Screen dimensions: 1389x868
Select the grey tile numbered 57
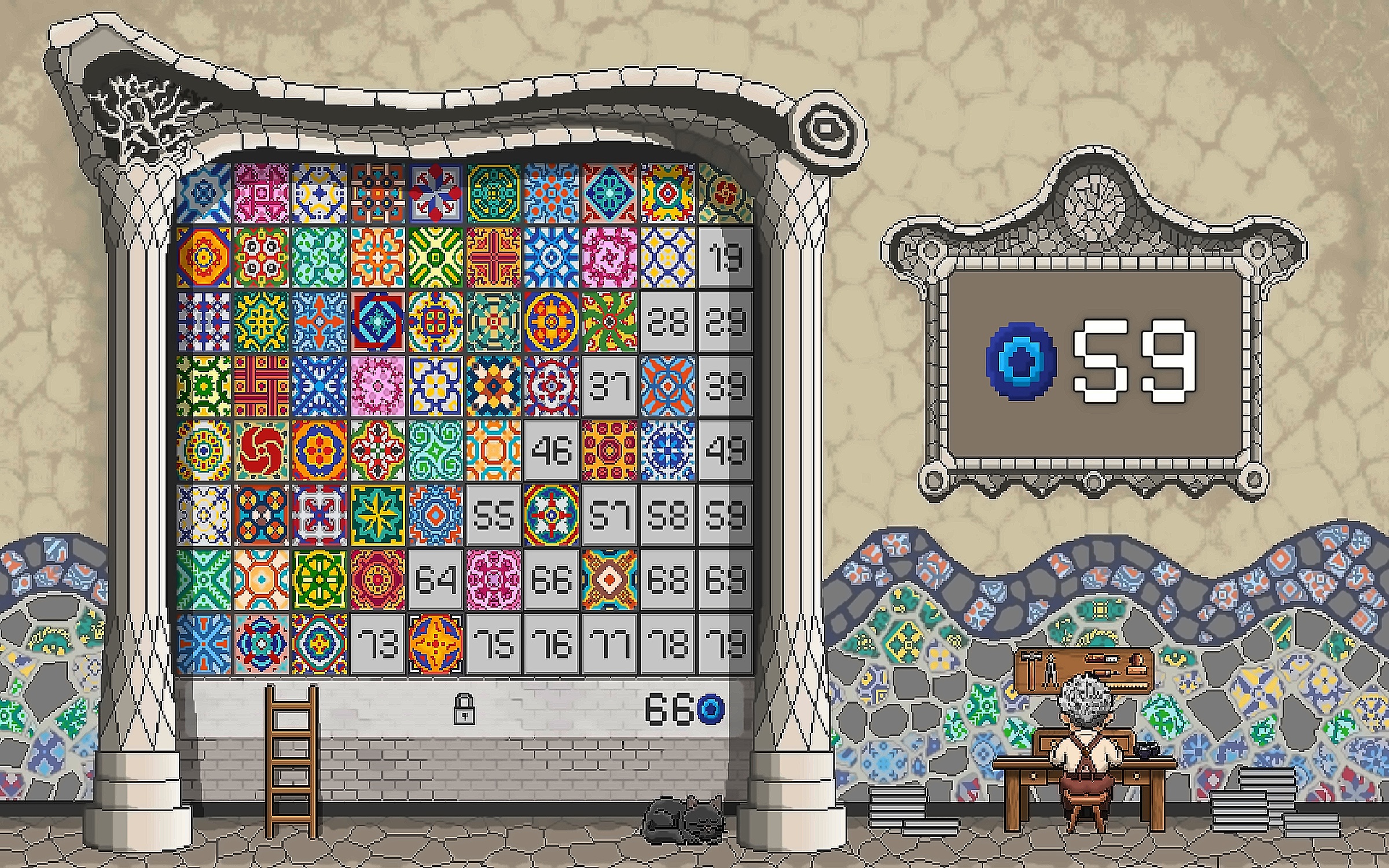pyautogui.click(x=609, y=515)
